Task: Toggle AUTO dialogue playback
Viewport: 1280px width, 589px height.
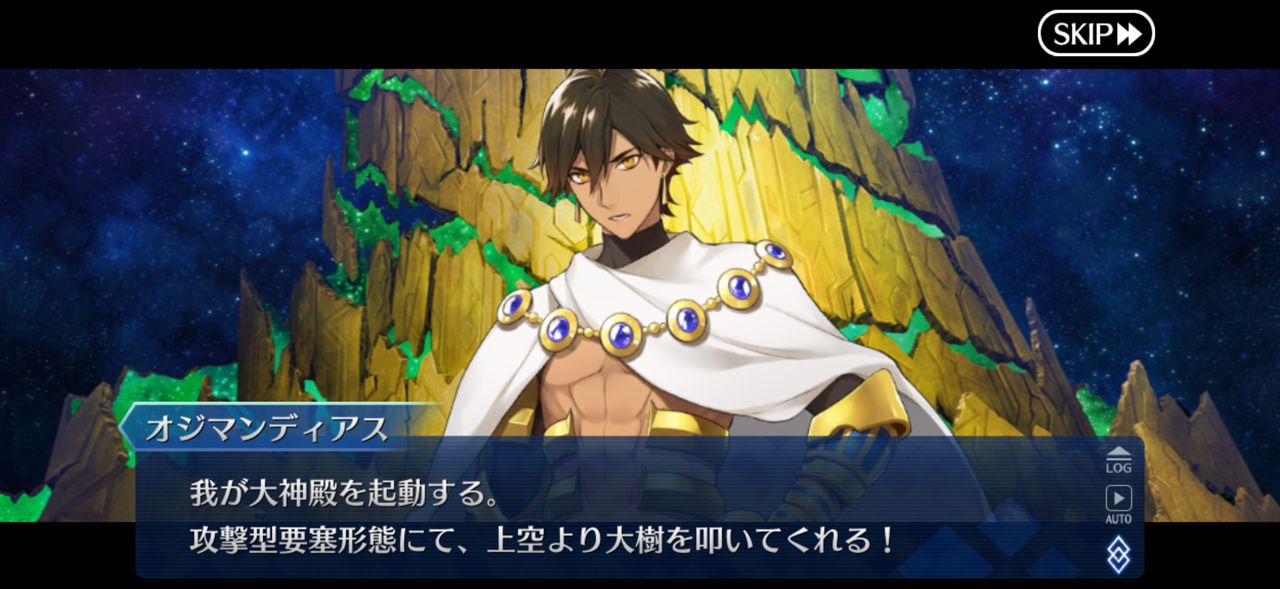Action: click(1118, 503)
